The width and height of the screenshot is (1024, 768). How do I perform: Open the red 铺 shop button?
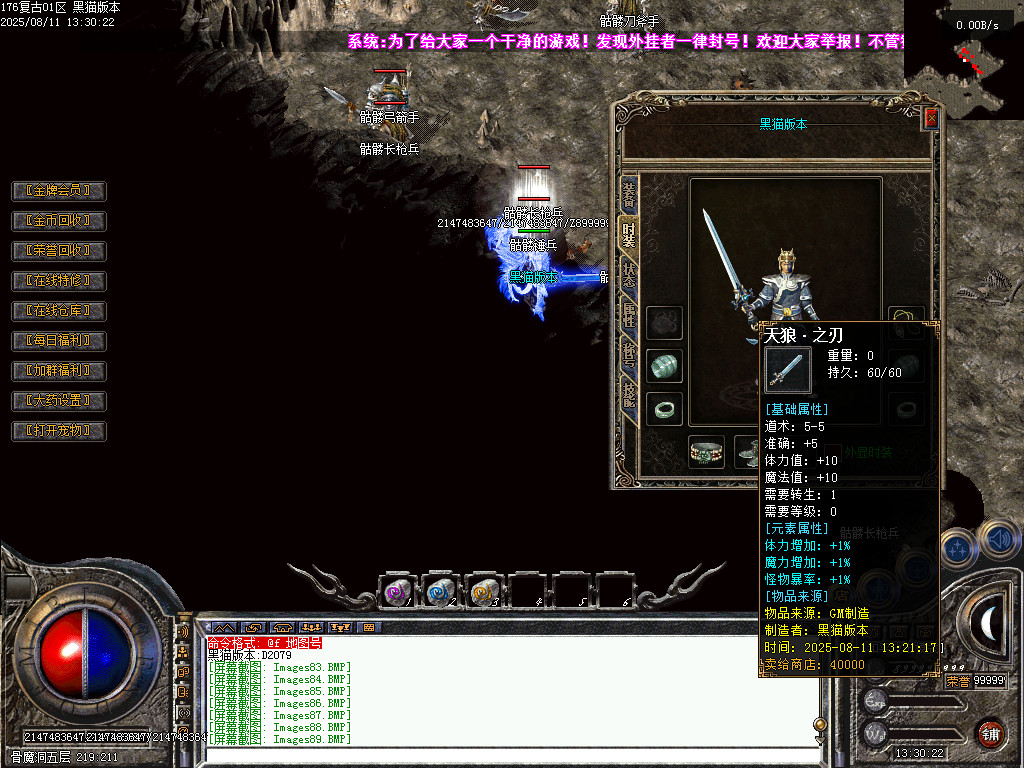[x=991, y=733]
